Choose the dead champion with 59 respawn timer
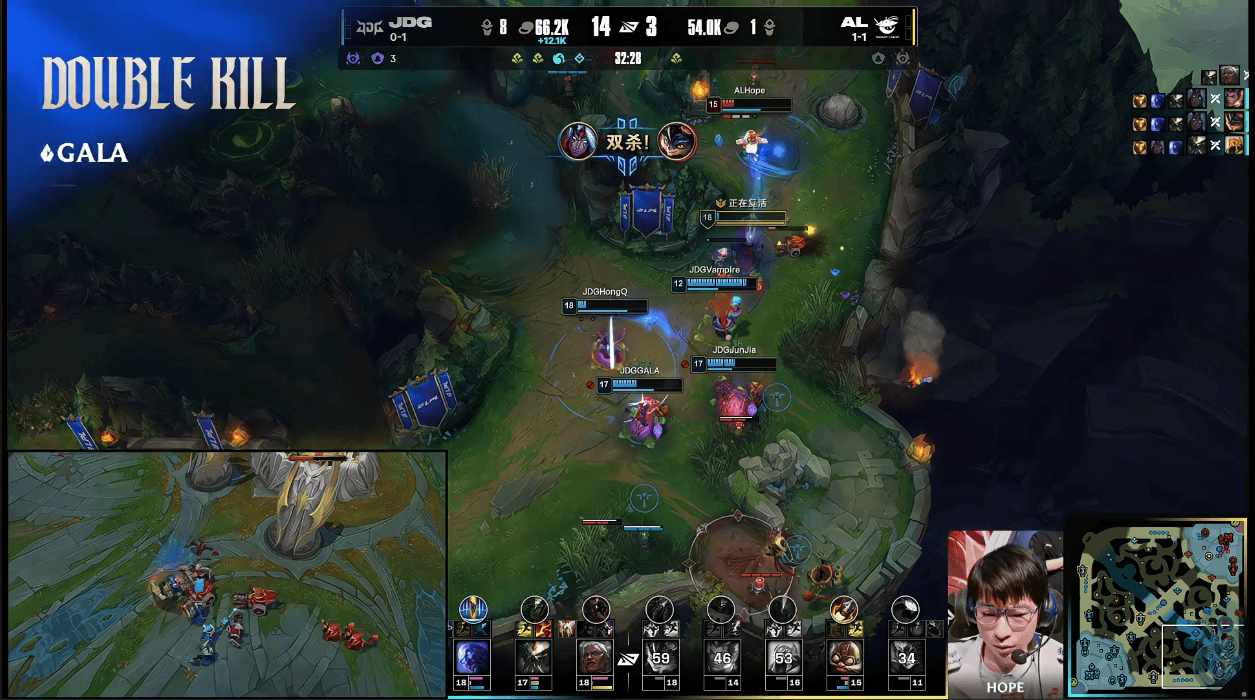1255x700 pixels. (x=659, y=658)
